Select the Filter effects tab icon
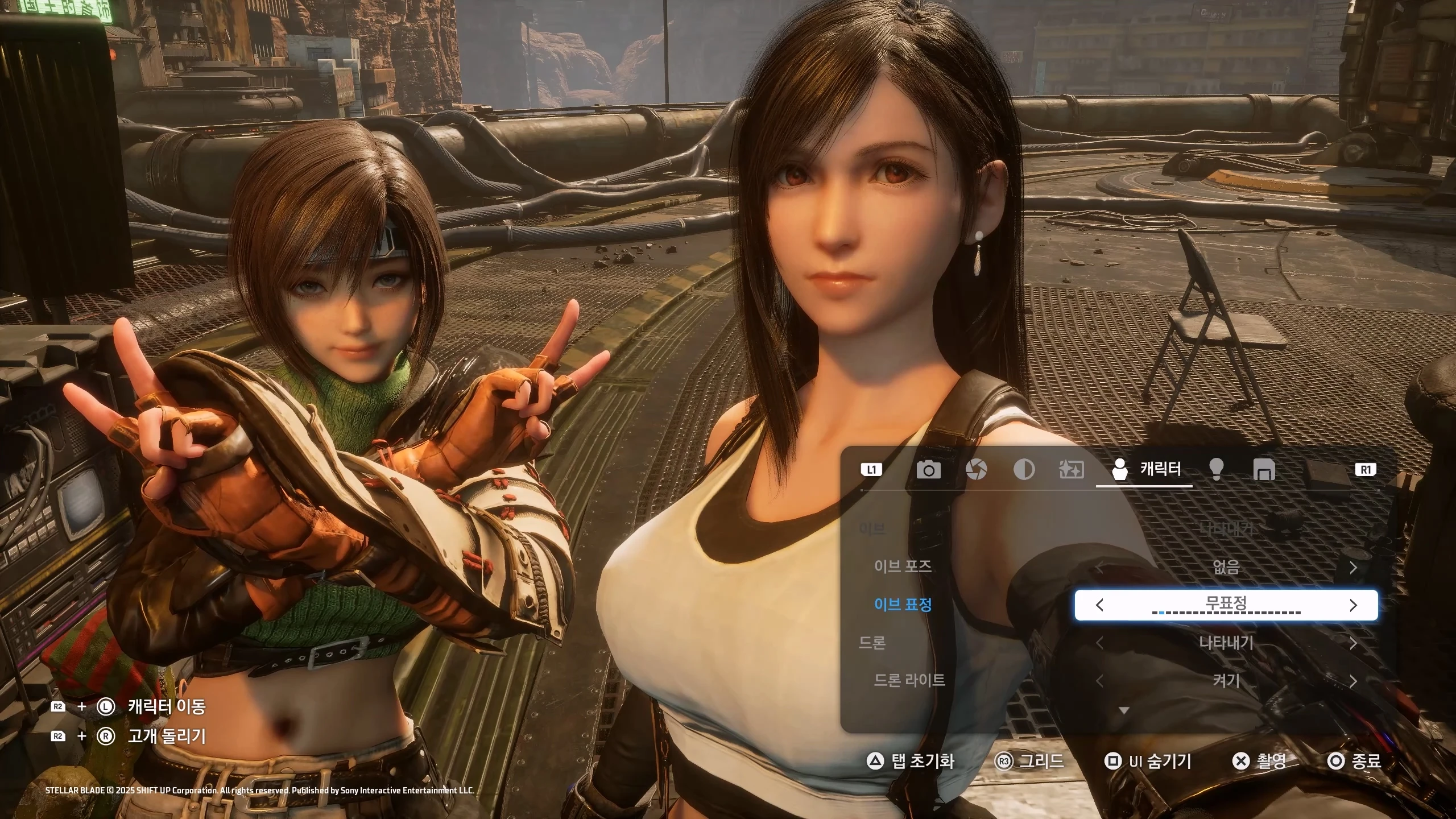The image size is (1456, 819). click(x=1072, y=470)
